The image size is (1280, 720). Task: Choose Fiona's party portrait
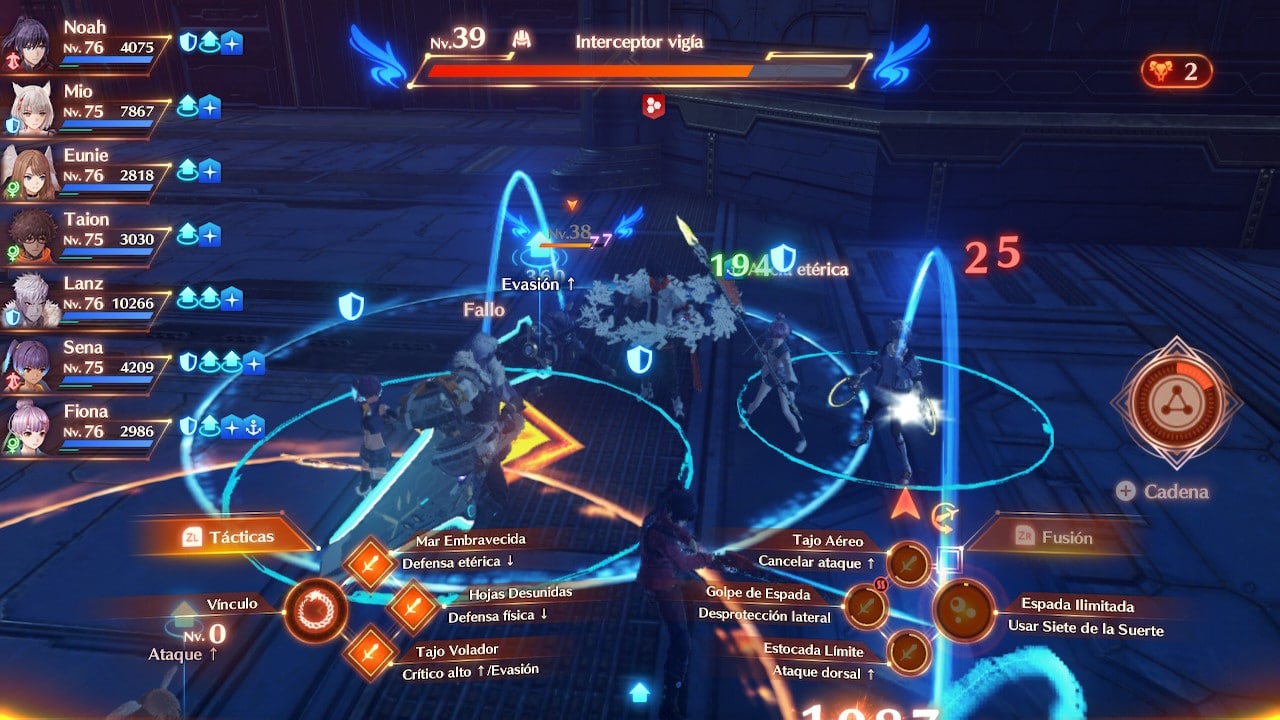click(x=30, y=428)
